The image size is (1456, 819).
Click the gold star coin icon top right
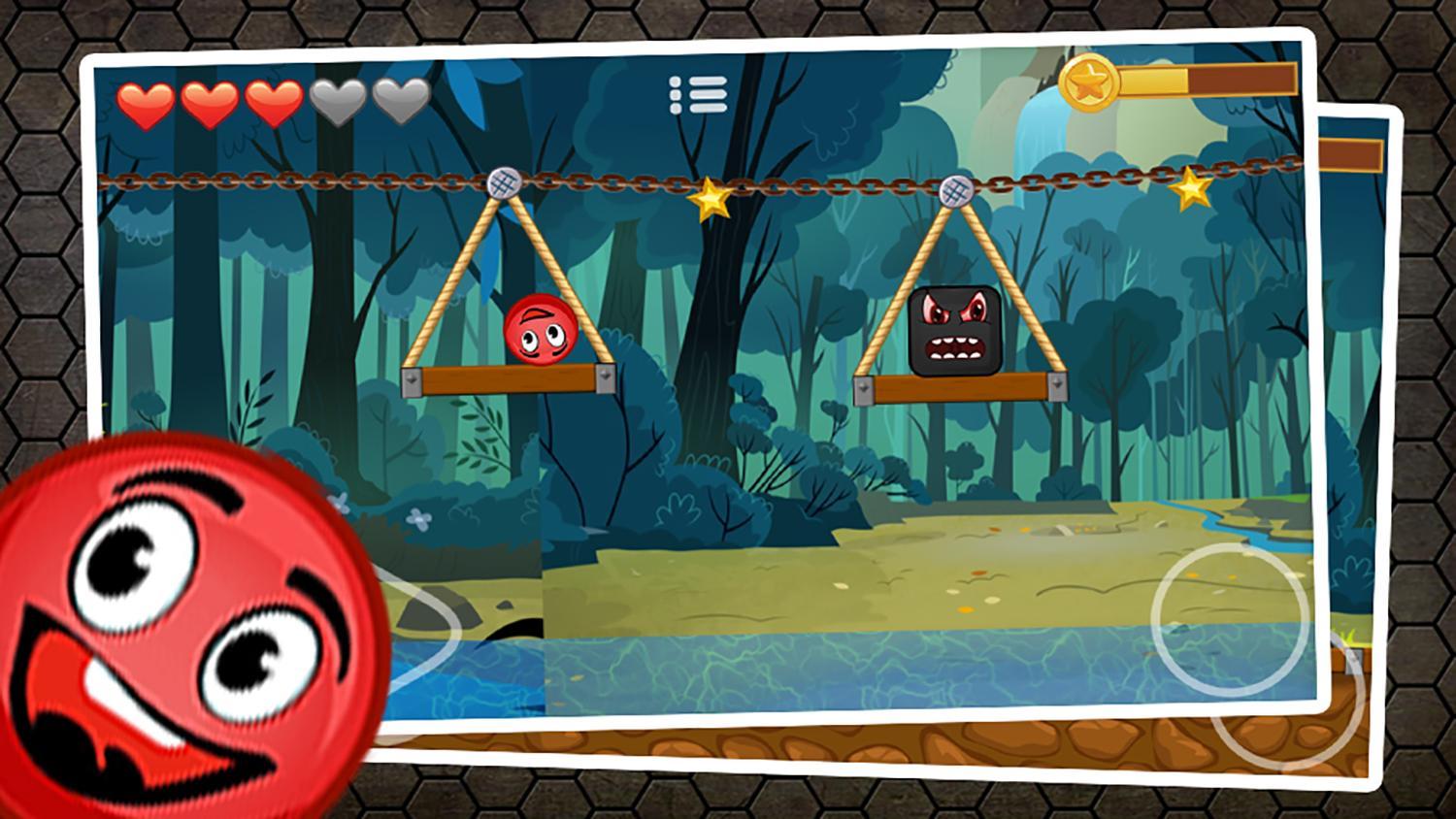[1089, 82]
